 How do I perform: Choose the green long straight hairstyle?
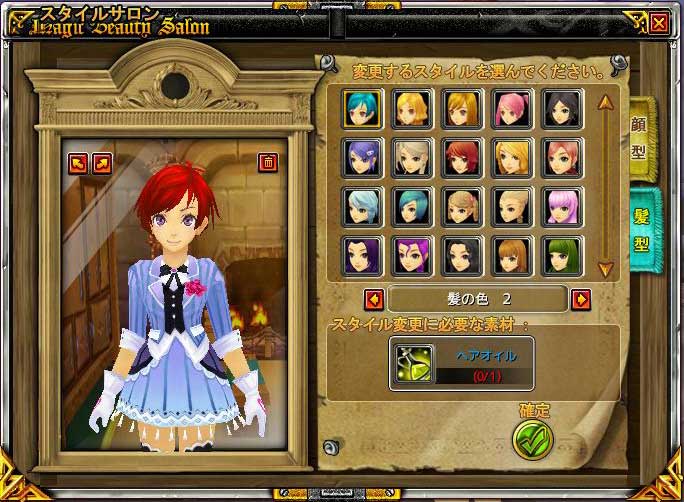[x=561, y=255]
